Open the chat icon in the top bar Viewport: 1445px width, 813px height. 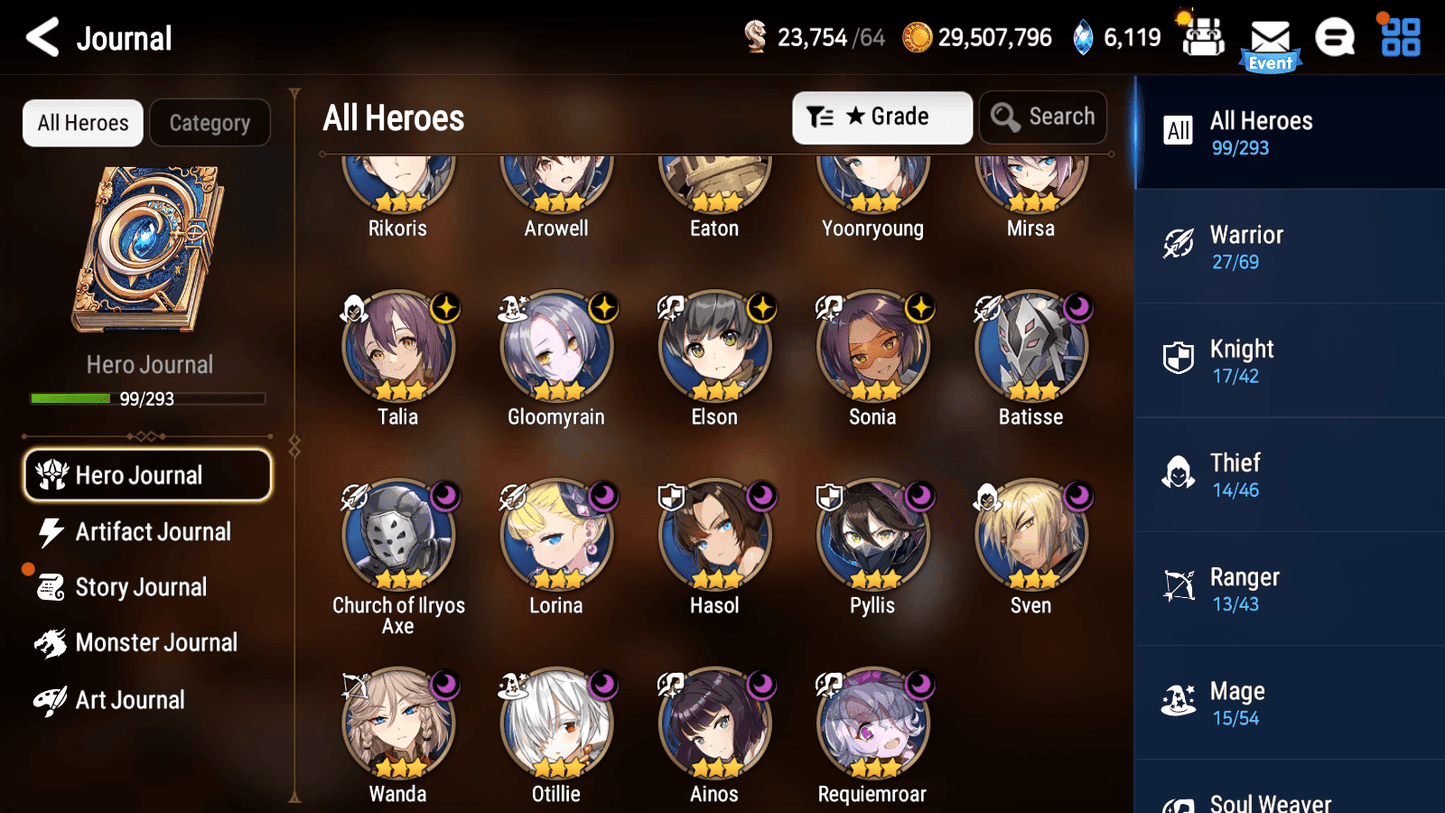tap(1335, 37)
